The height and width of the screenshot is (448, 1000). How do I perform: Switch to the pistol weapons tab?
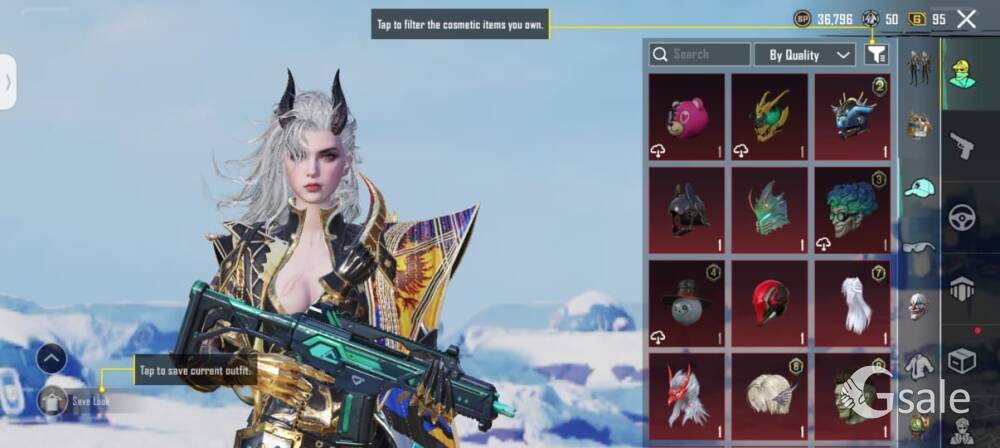(x=962, y=144)
